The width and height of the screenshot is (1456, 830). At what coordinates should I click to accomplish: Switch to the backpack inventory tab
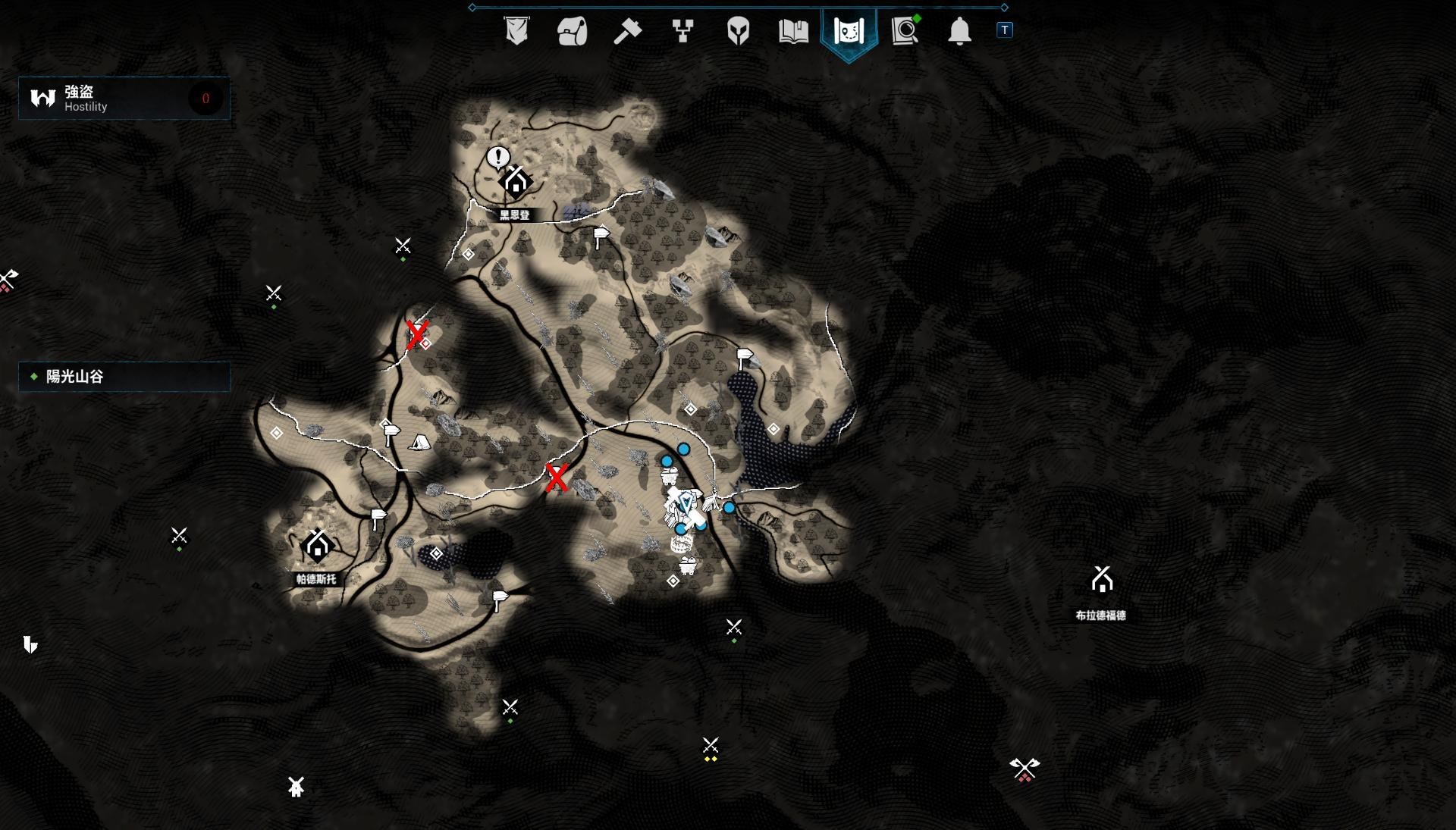point(572,31)
